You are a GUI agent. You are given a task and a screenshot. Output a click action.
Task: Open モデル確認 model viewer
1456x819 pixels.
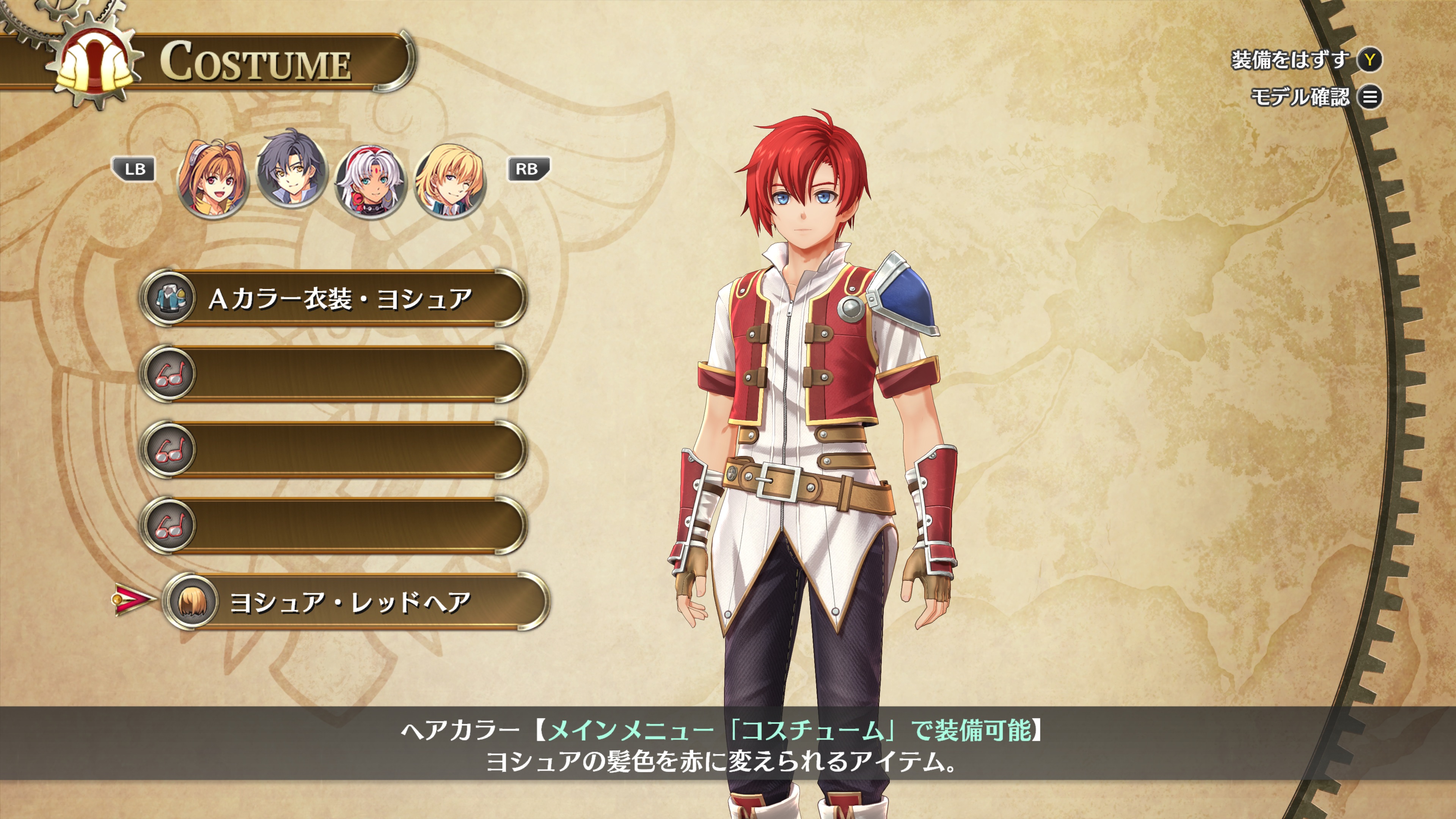pos(1315,97)
